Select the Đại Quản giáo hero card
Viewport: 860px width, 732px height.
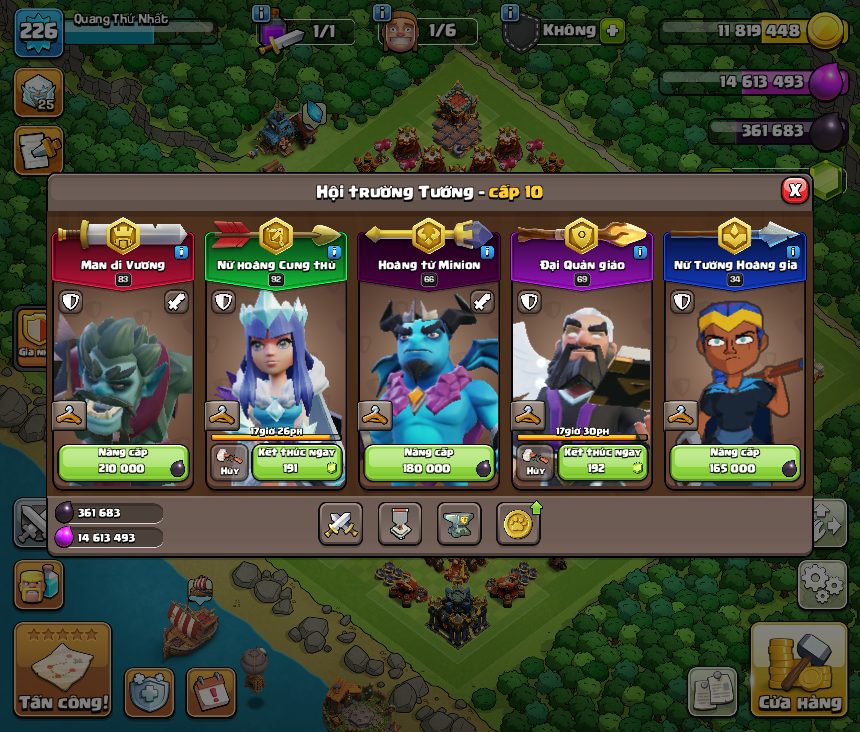pyautogui.click(x=581, y=350)
